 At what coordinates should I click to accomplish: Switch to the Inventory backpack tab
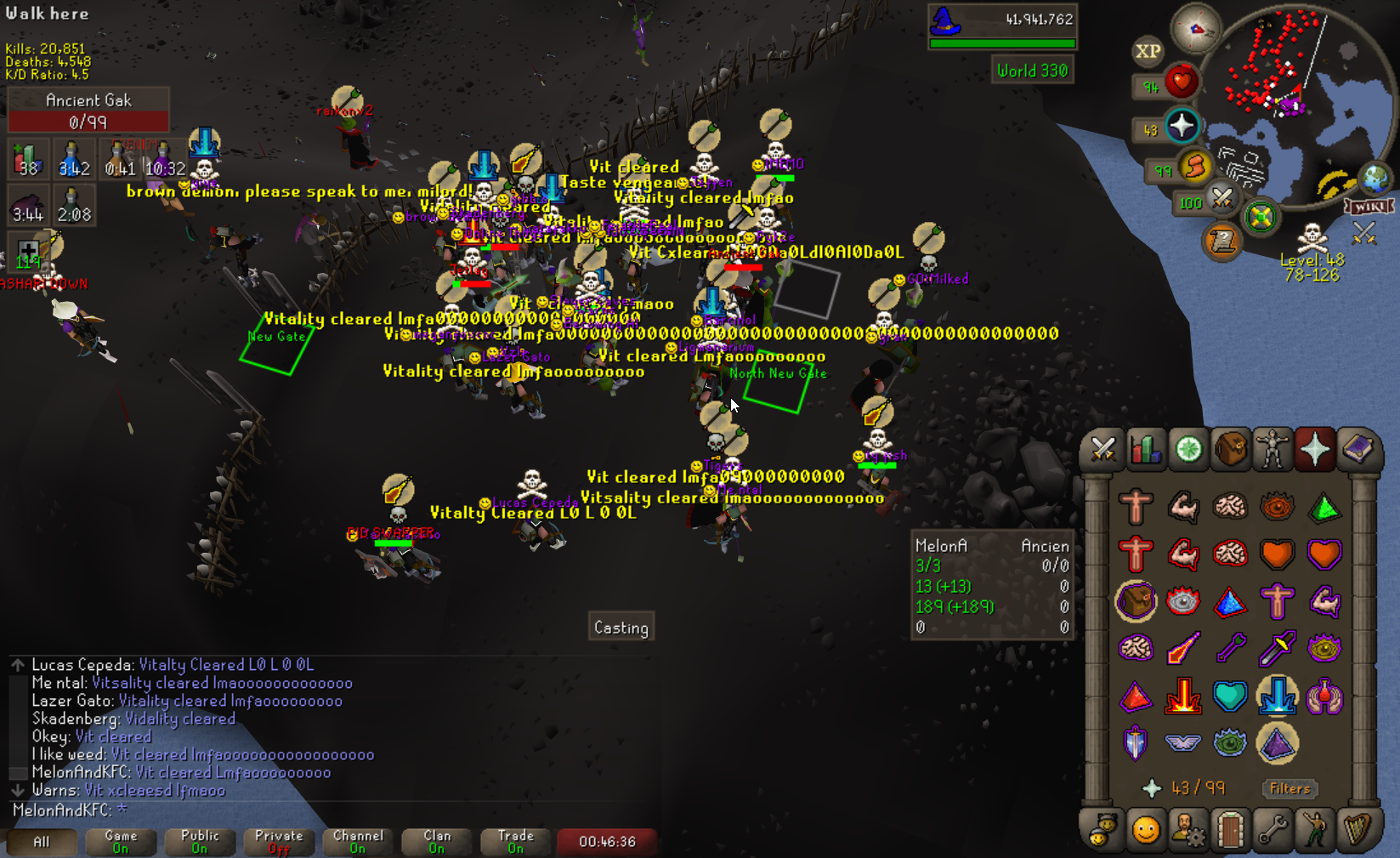(x=1230, y=450)
